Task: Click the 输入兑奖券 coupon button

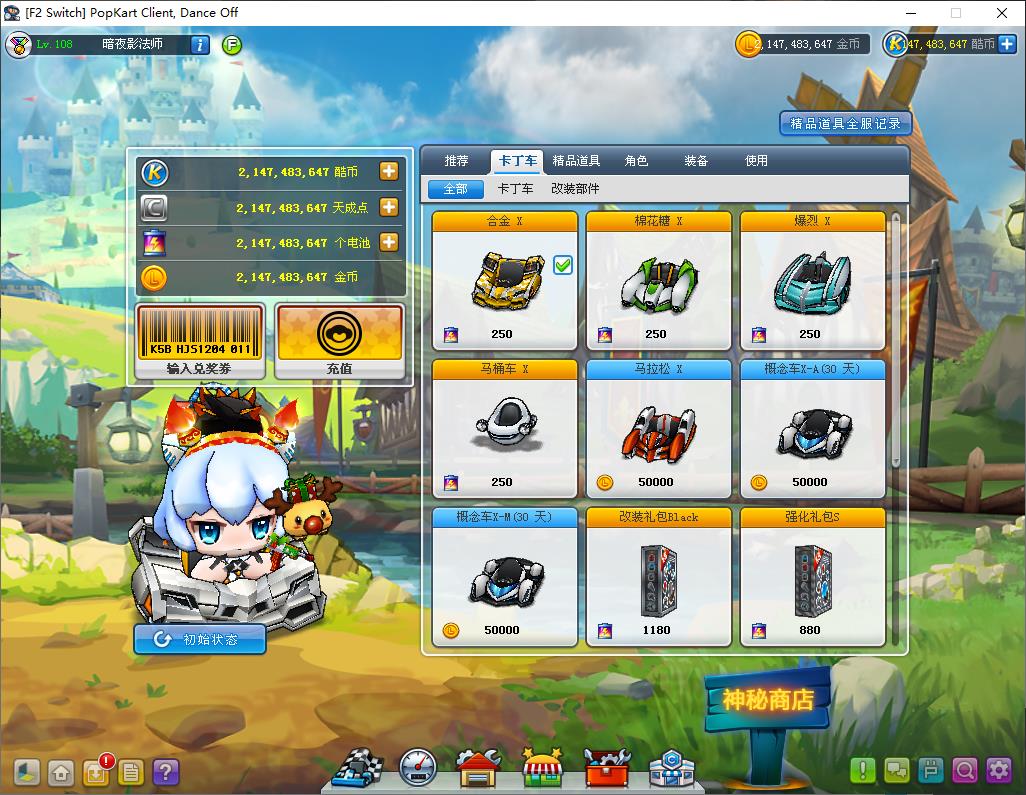Action: point(200,342)
